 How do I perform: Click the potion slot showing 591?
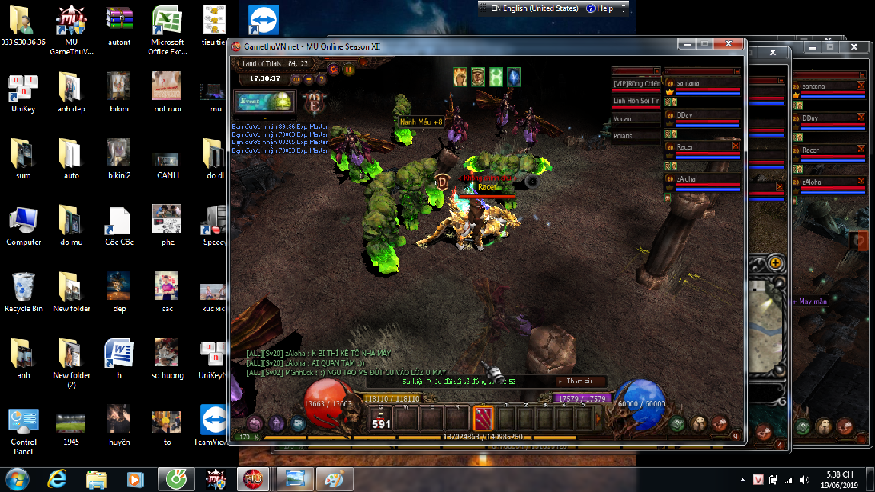381,419
